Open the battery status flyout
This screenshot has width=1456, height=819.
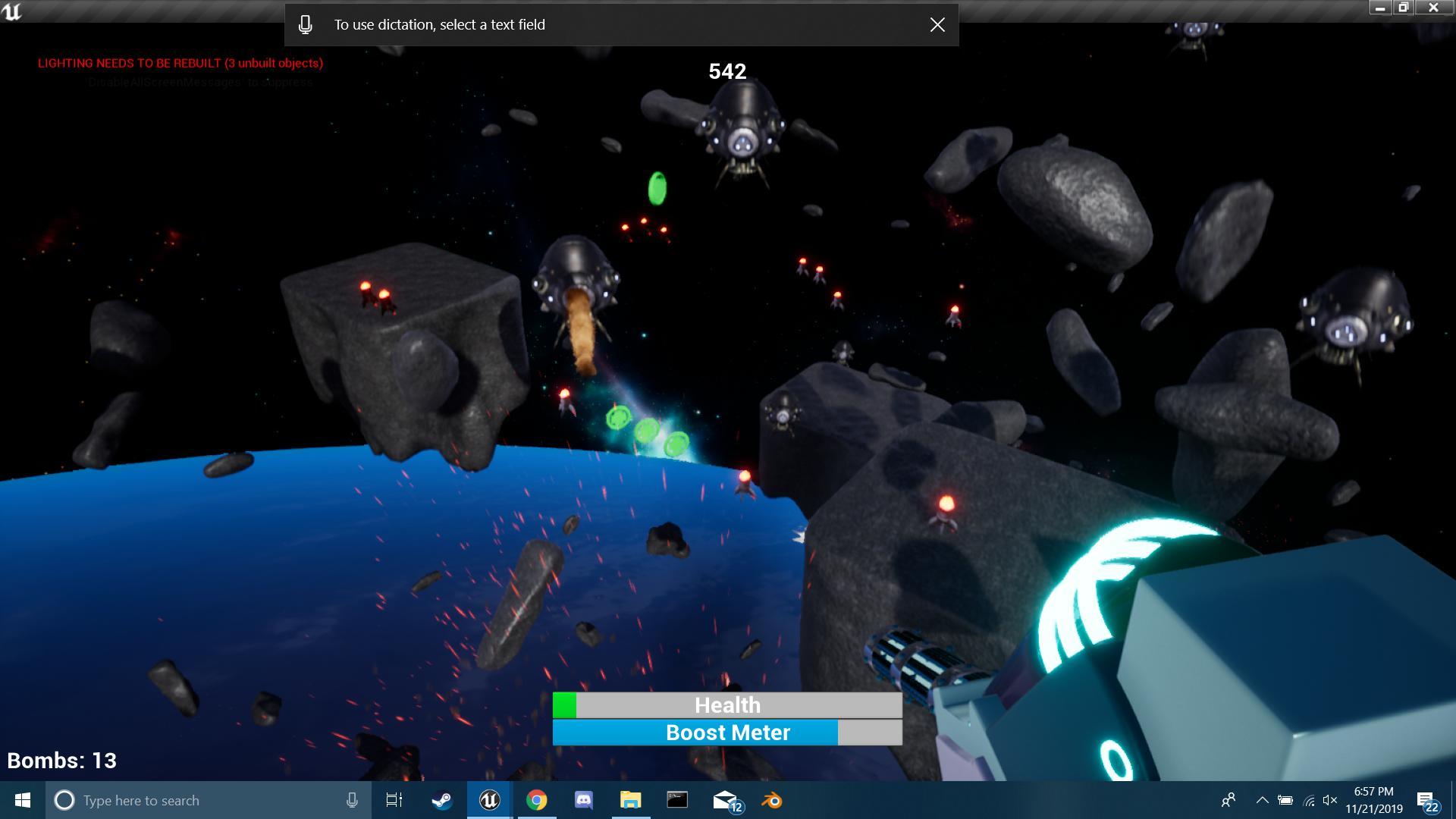coord(1285,800)
